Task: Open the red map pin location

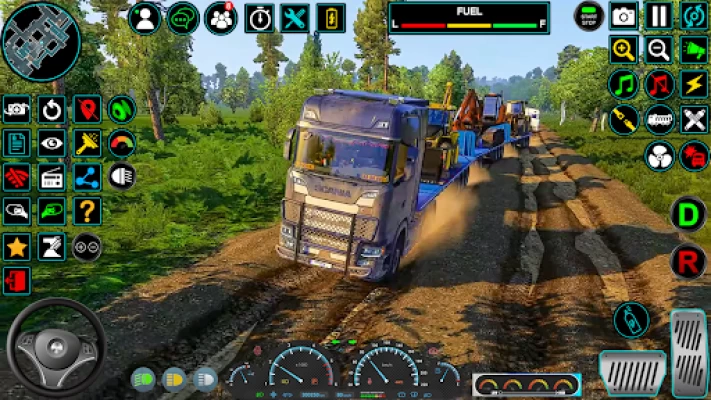Action: coord(87,109)
